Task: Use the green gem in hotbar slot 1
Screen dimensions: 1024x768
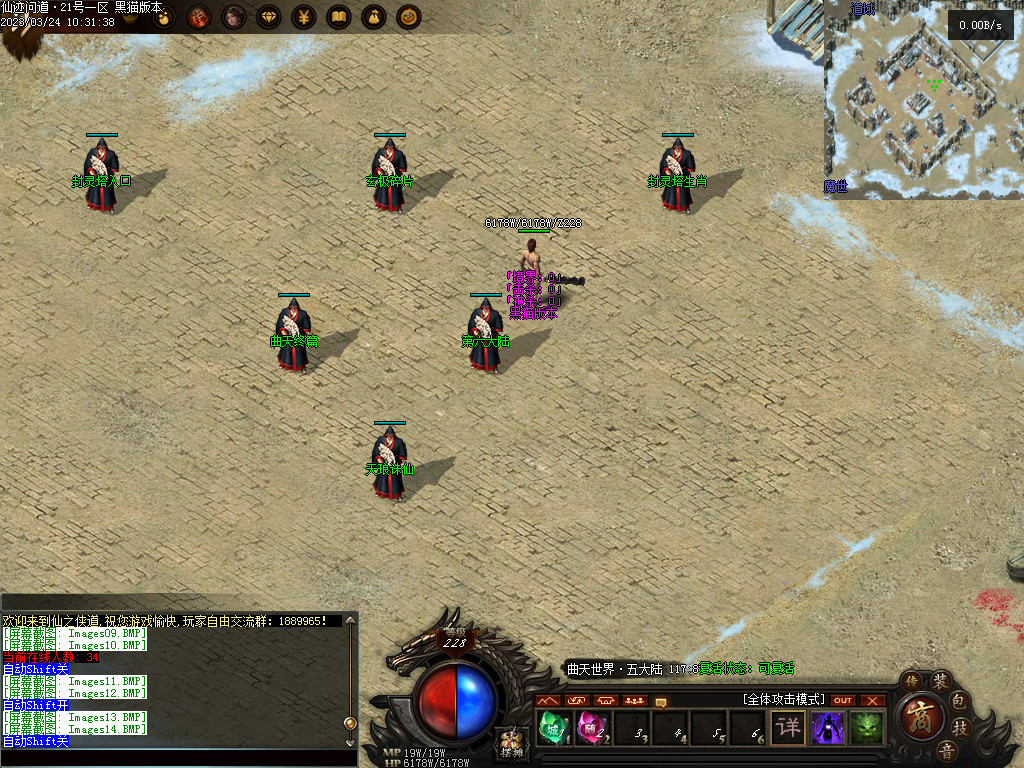Action: click(x=550, y=727)
